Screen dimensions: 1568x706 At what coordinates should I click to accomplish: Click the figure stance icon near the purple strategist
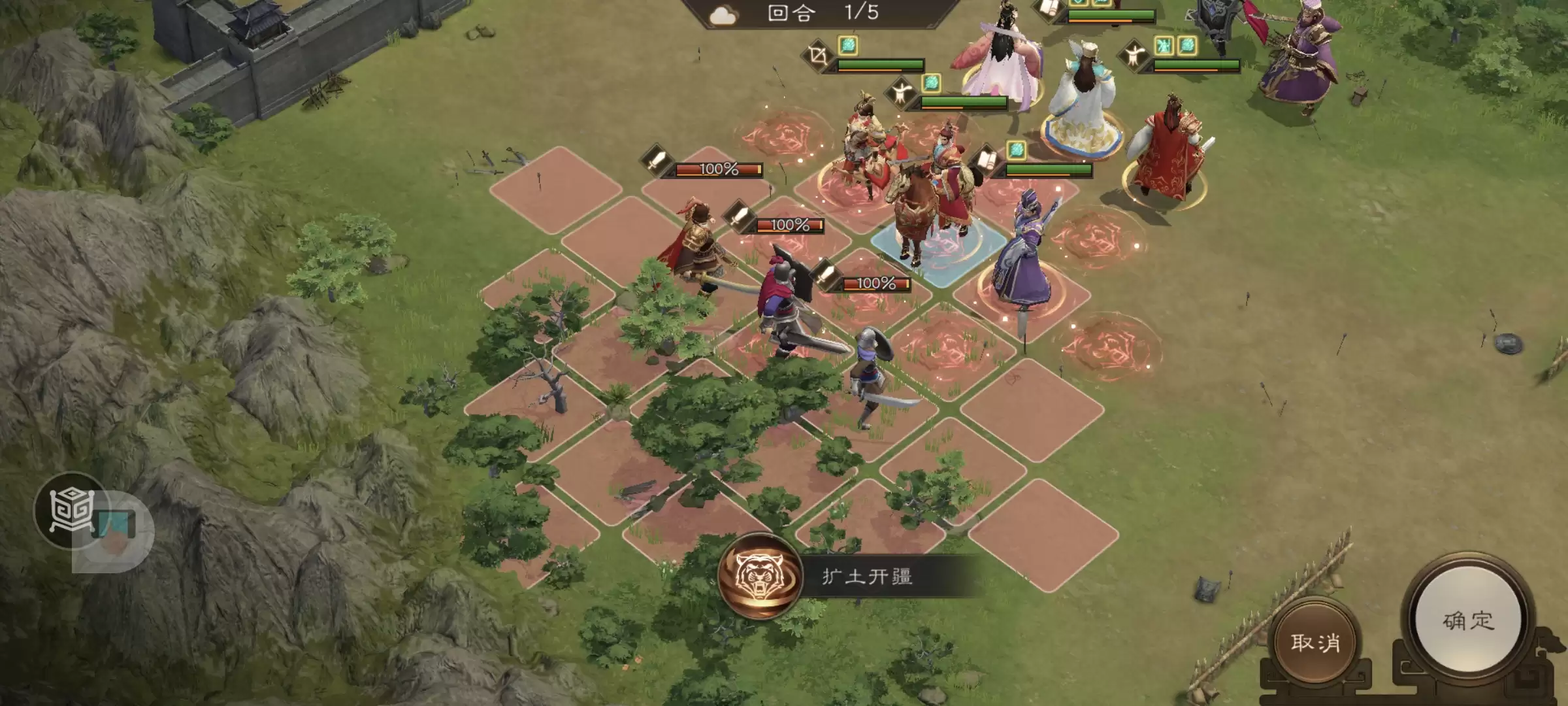1132,54
